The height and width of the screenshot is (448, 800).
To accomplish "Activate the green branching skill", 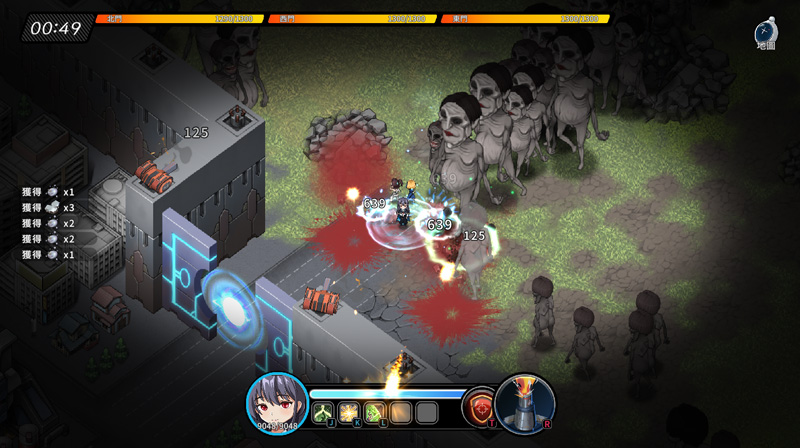I will click(x=323, y=412).
